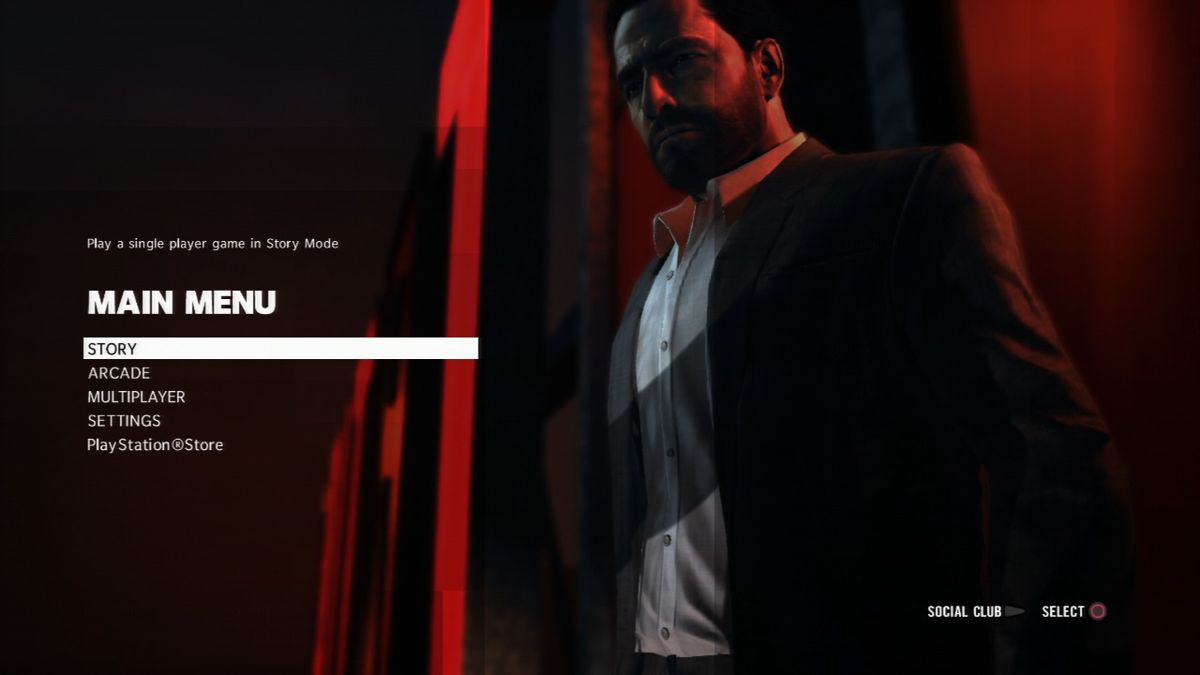Open the ARCADE mode
Screen dimensions: 1200x675
(x=119, y=373)
